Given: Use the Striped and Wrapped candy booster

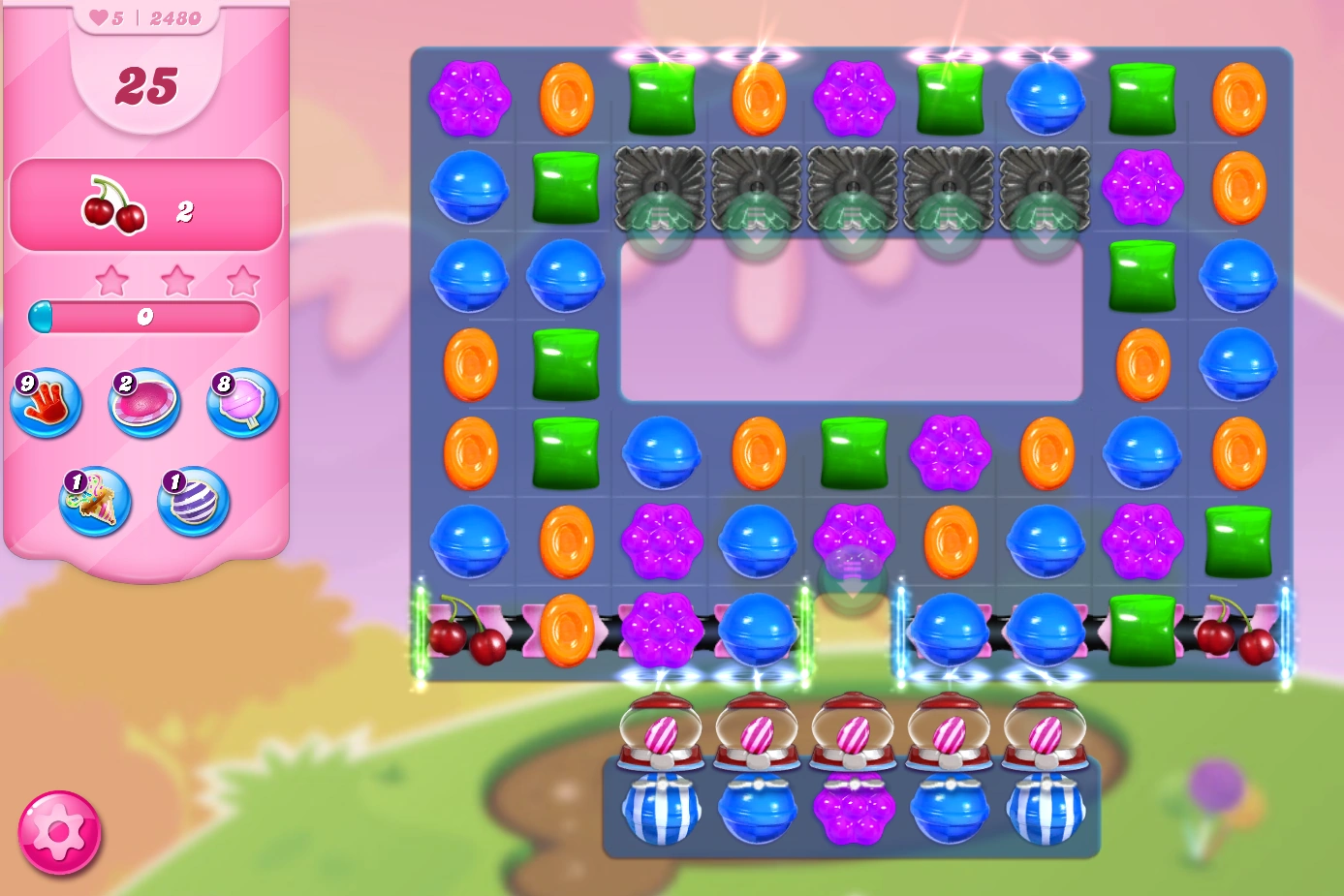Looking at the screenshot, I should pos(94,504).
